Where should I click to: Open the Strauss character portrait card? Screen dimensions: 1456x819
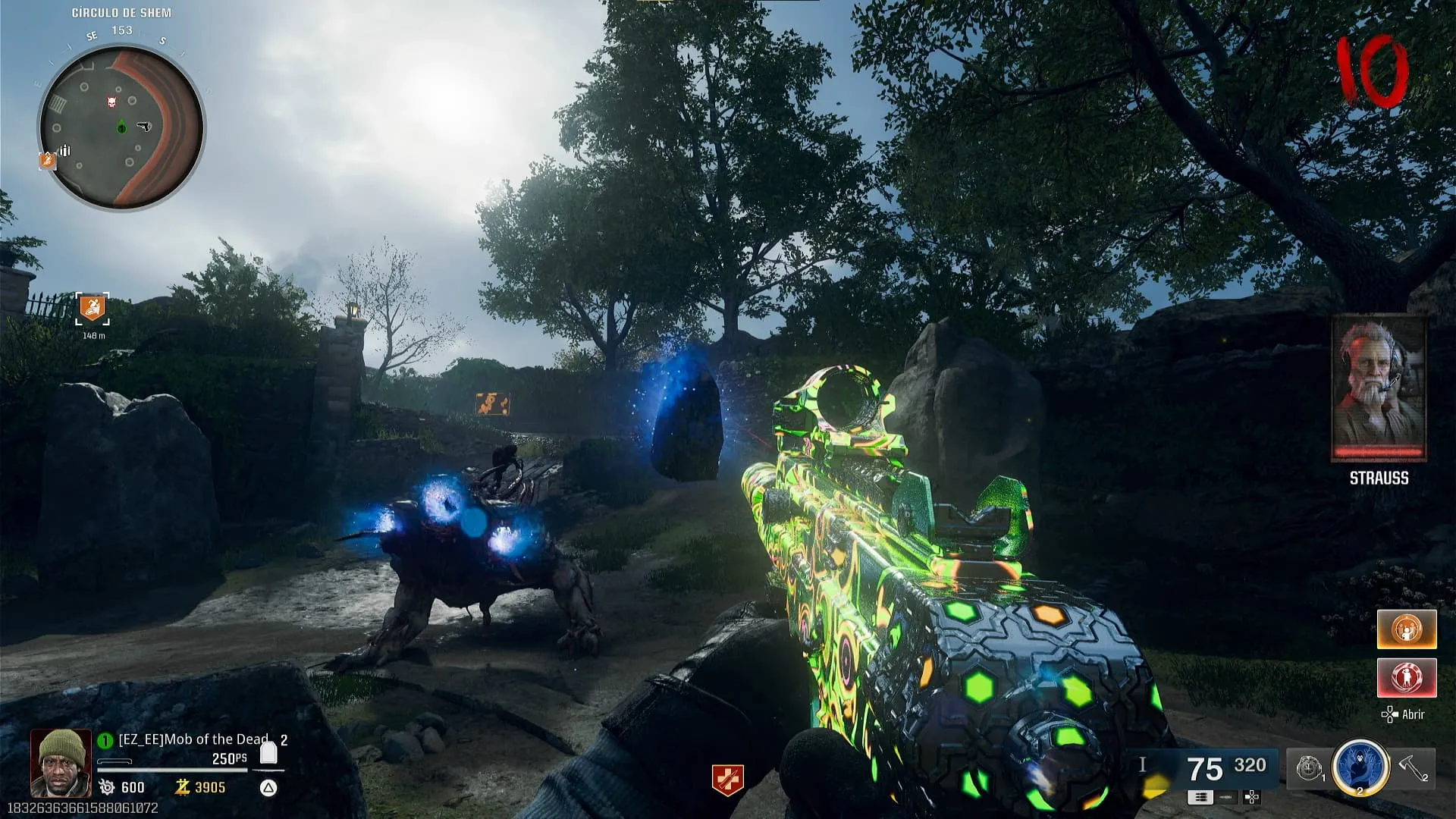point(1379,388)
